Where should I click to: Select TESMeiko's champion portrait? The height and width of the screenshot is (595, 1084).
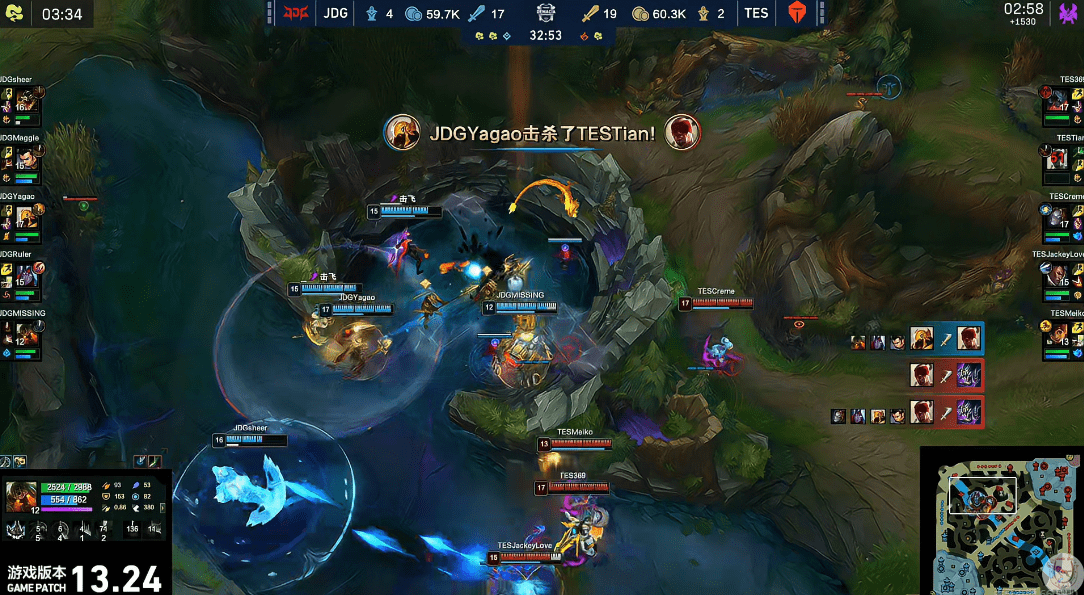point(1057,334)
